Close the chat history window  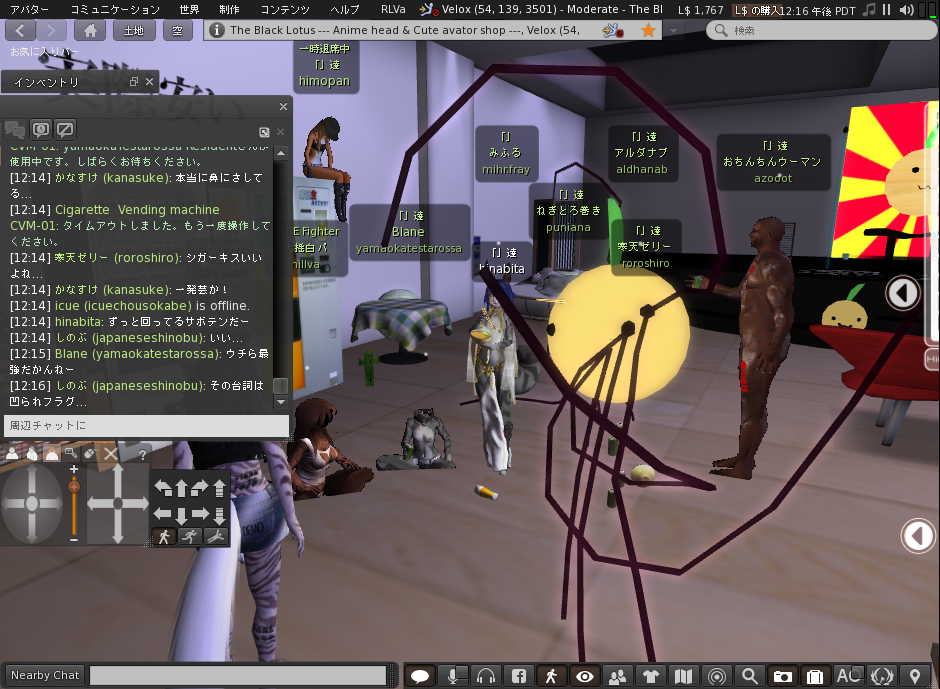point(283,106)
